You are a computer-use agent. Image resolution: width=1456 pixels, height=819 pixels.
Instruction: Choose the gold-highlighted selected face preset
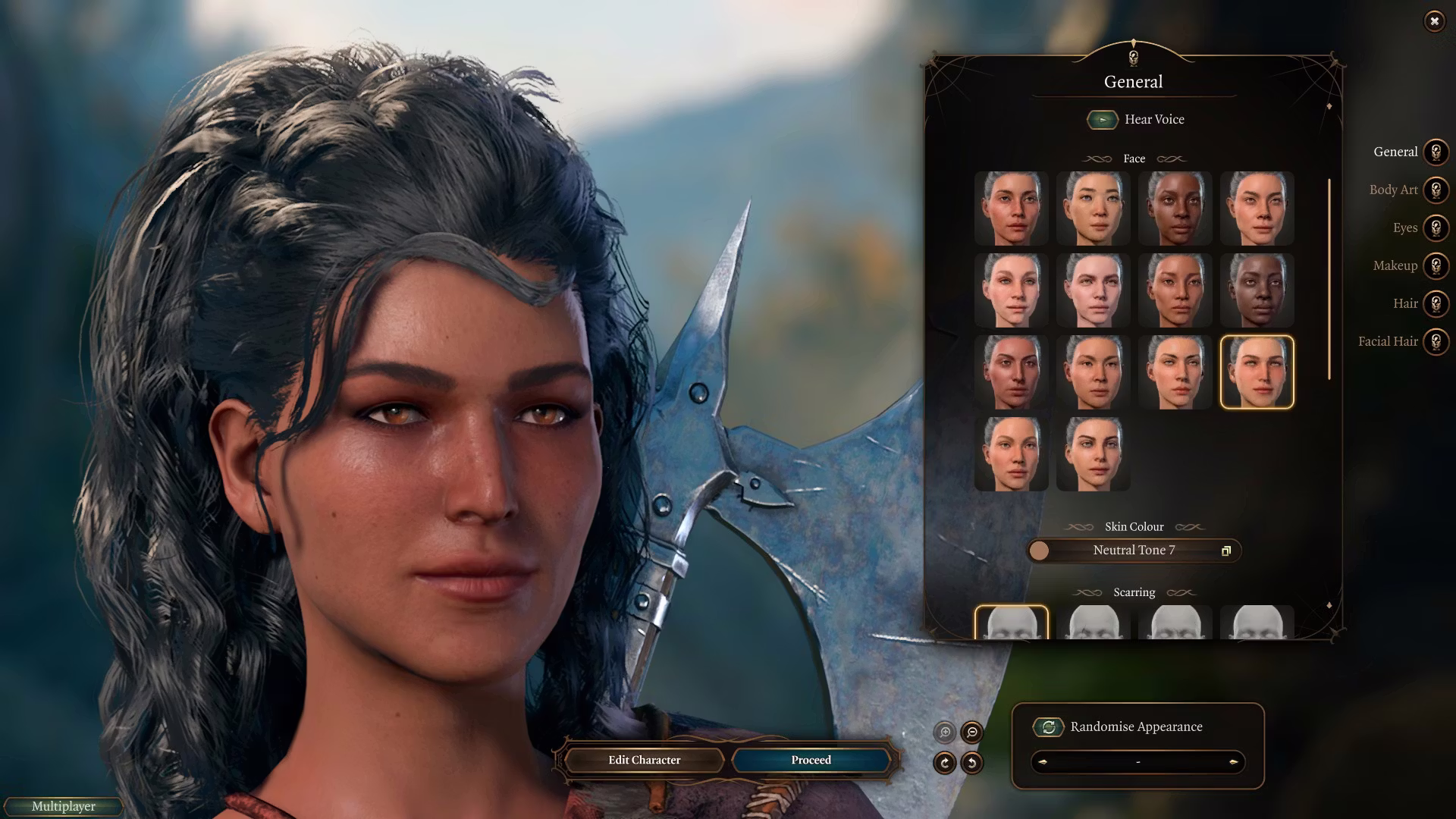tap(1257, 372)
